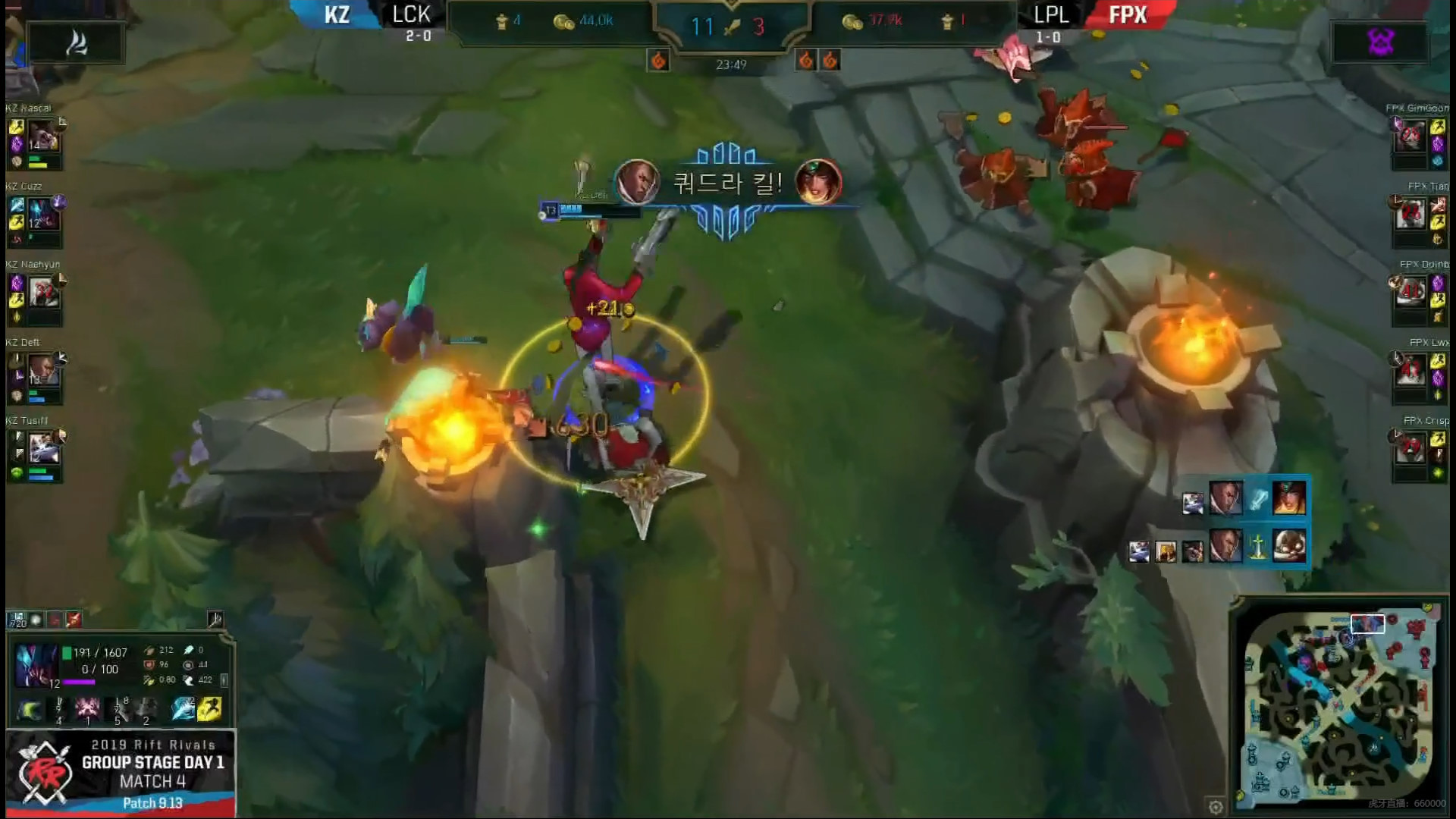Select KZ Cuzz's champion portrait
Viewport: 1456px width, 819px height.
pyautogui.click(x=42, y=214)
